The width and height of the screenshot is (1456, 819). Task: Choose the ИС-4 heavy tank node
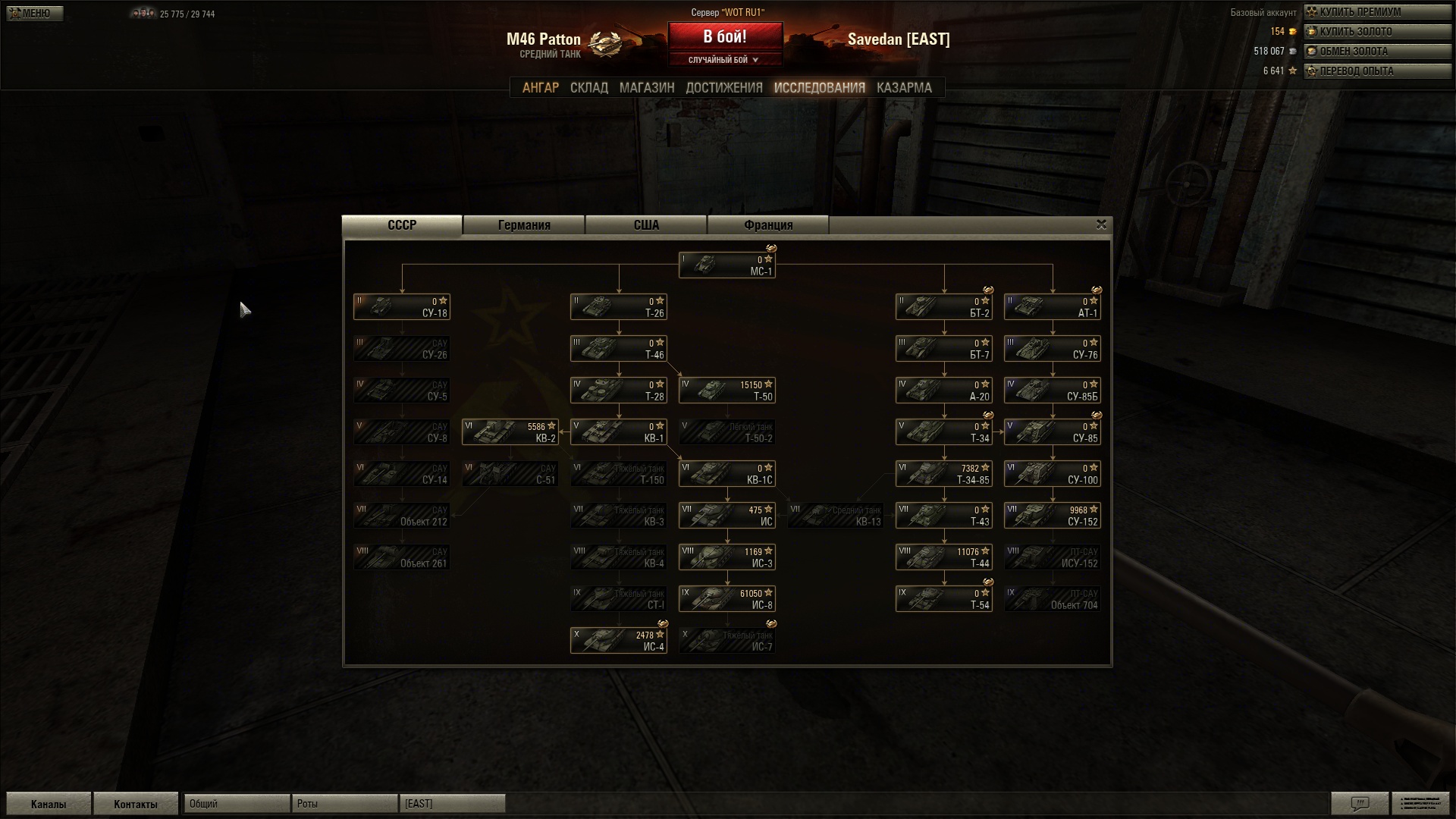click(x=618, y=641)
